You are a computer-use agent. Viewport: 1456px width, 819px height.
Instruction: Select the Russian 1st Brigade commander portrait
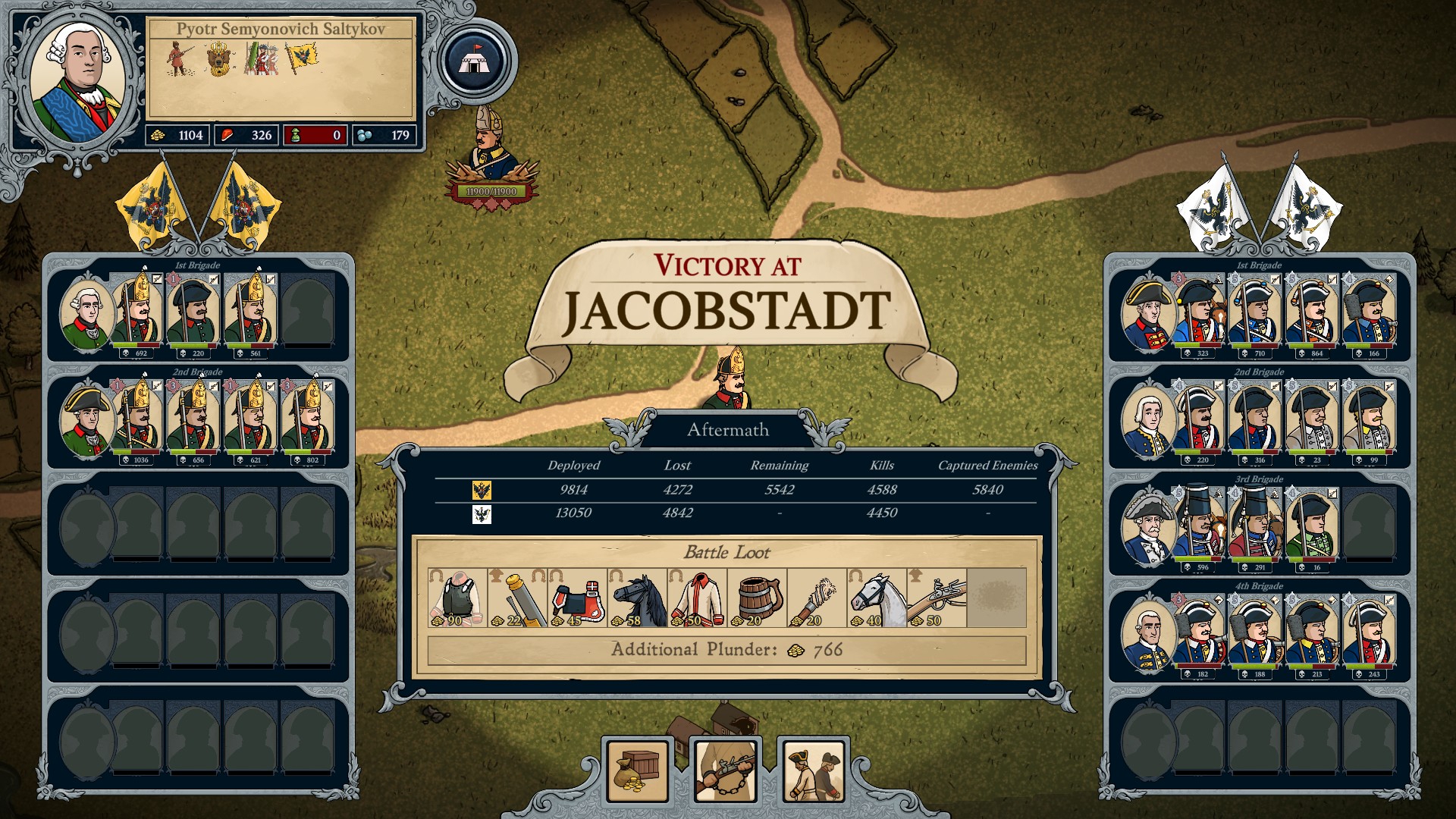[x=86, y=313]
